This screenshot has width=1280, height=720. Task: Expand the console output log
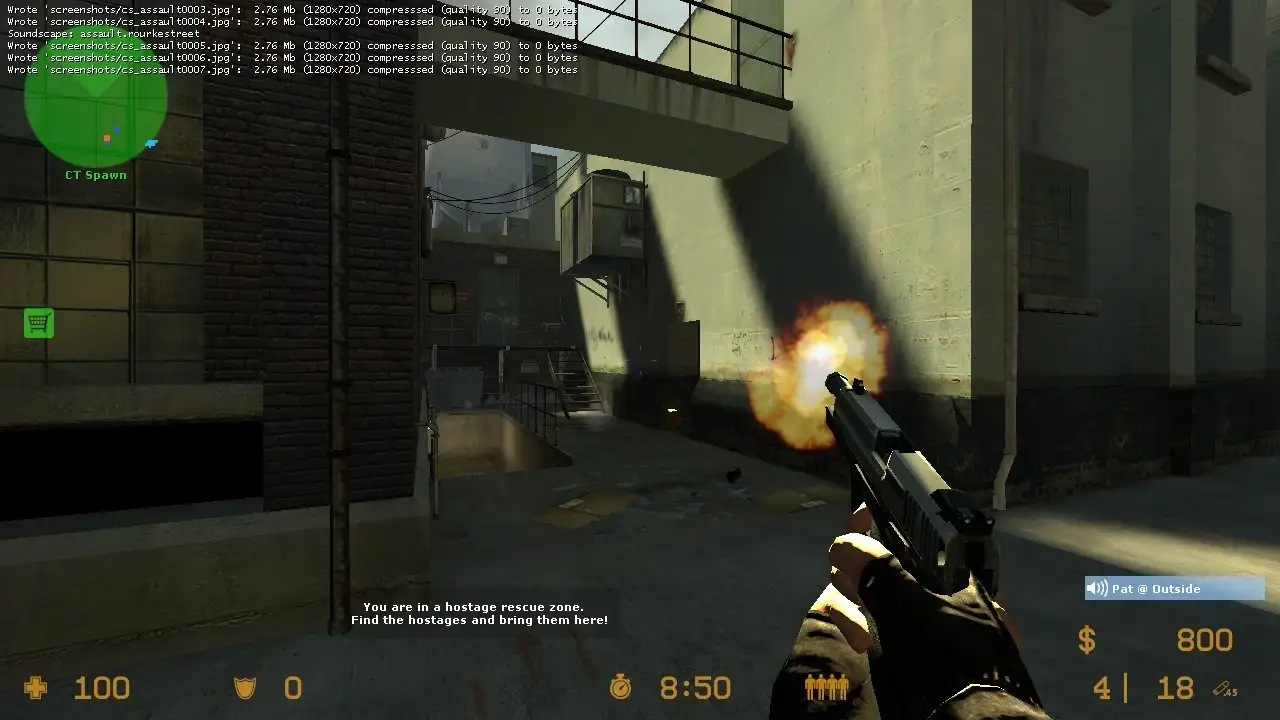(x=290, y=40)
